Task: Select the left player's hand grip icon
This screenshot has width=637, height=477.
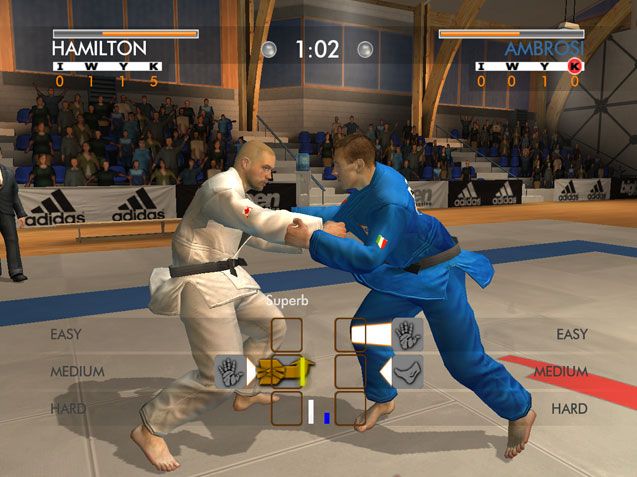Action: coord(230,372)
